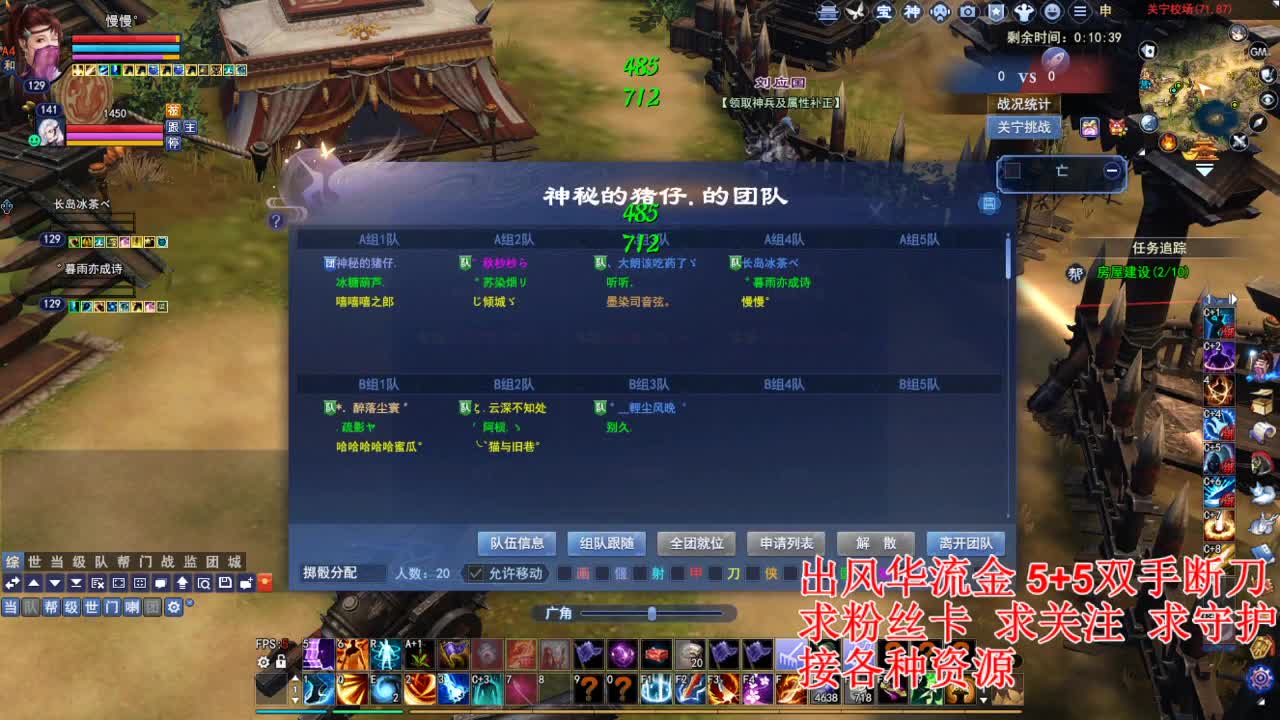This screenshot has height=720, width=1280.
Task: Open the 掷骰分配 loot distribution dropdown
Action: 331,572
